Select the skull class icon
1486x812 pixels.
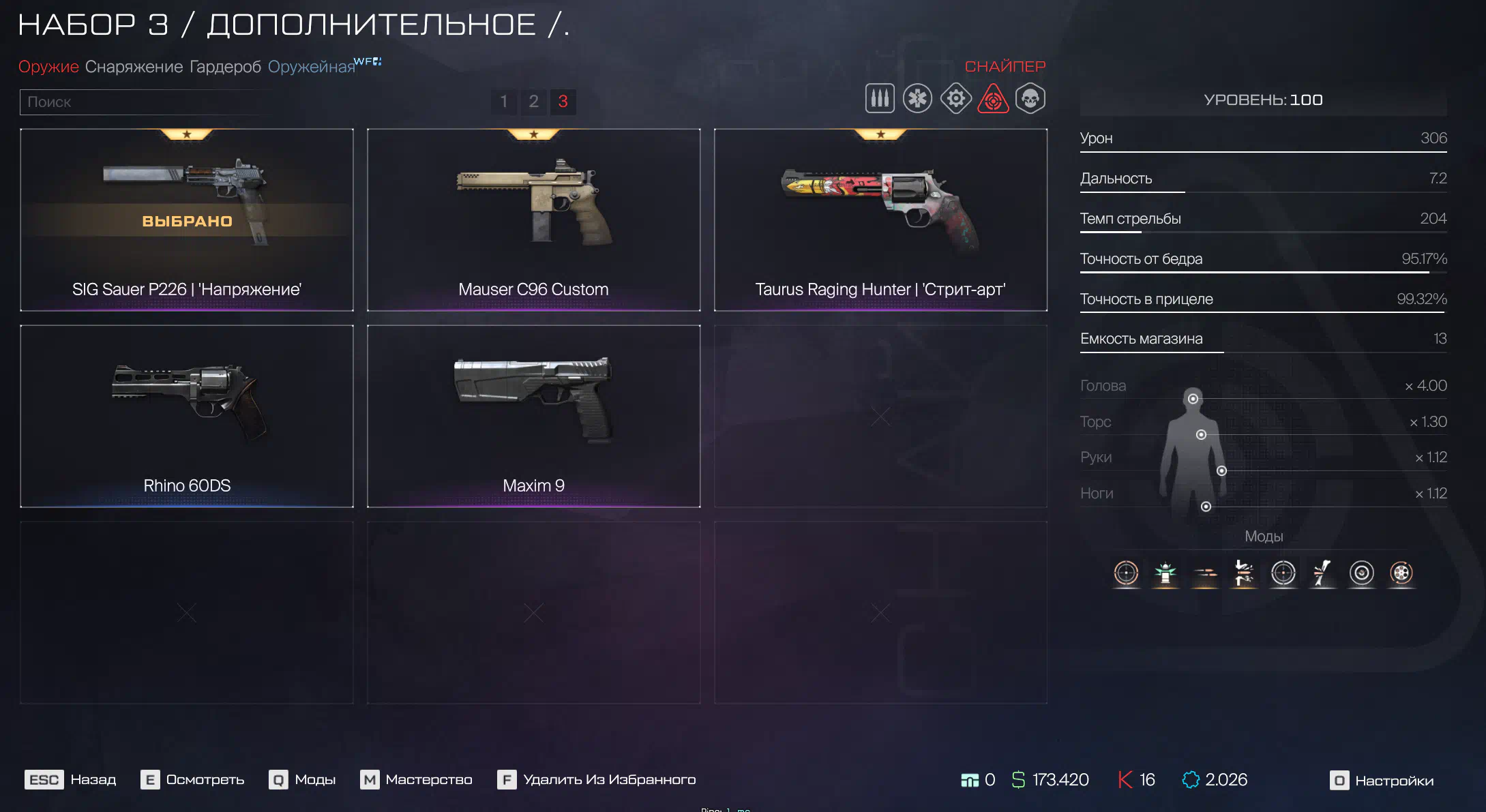[x=1030, y=99]
